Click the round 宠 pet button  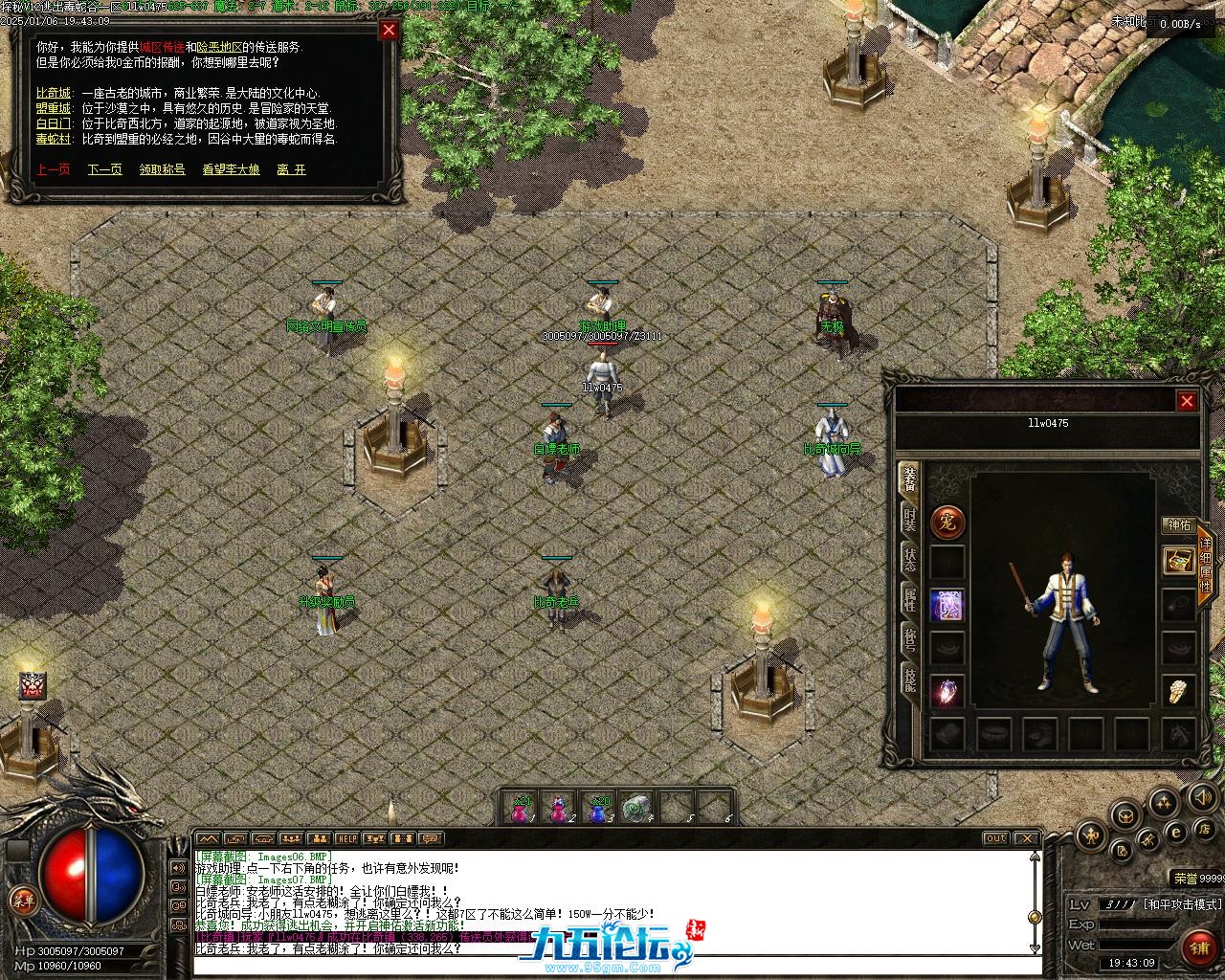pyautogui.click(x=947, y=523)
